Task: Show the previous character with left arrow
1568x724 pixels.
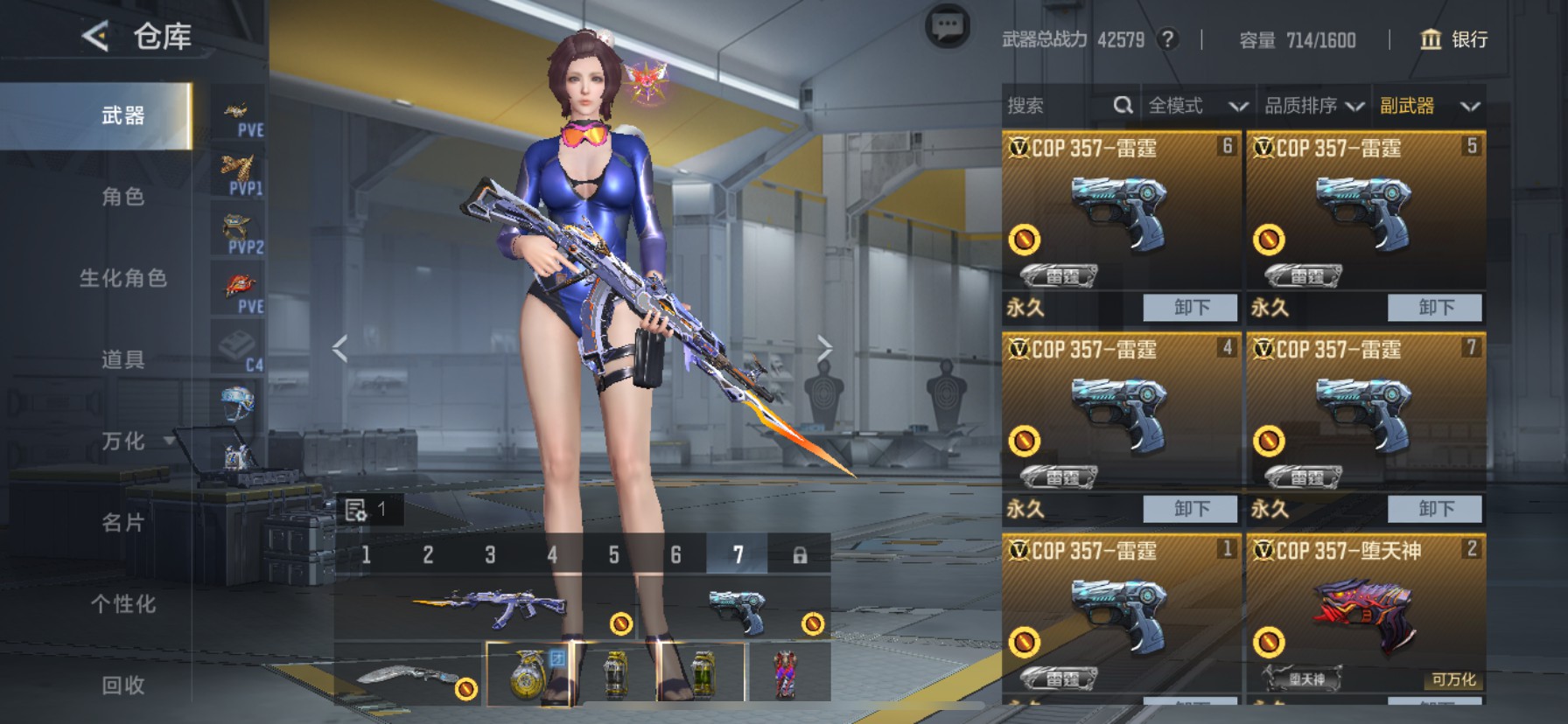Action: coord(340,349)
